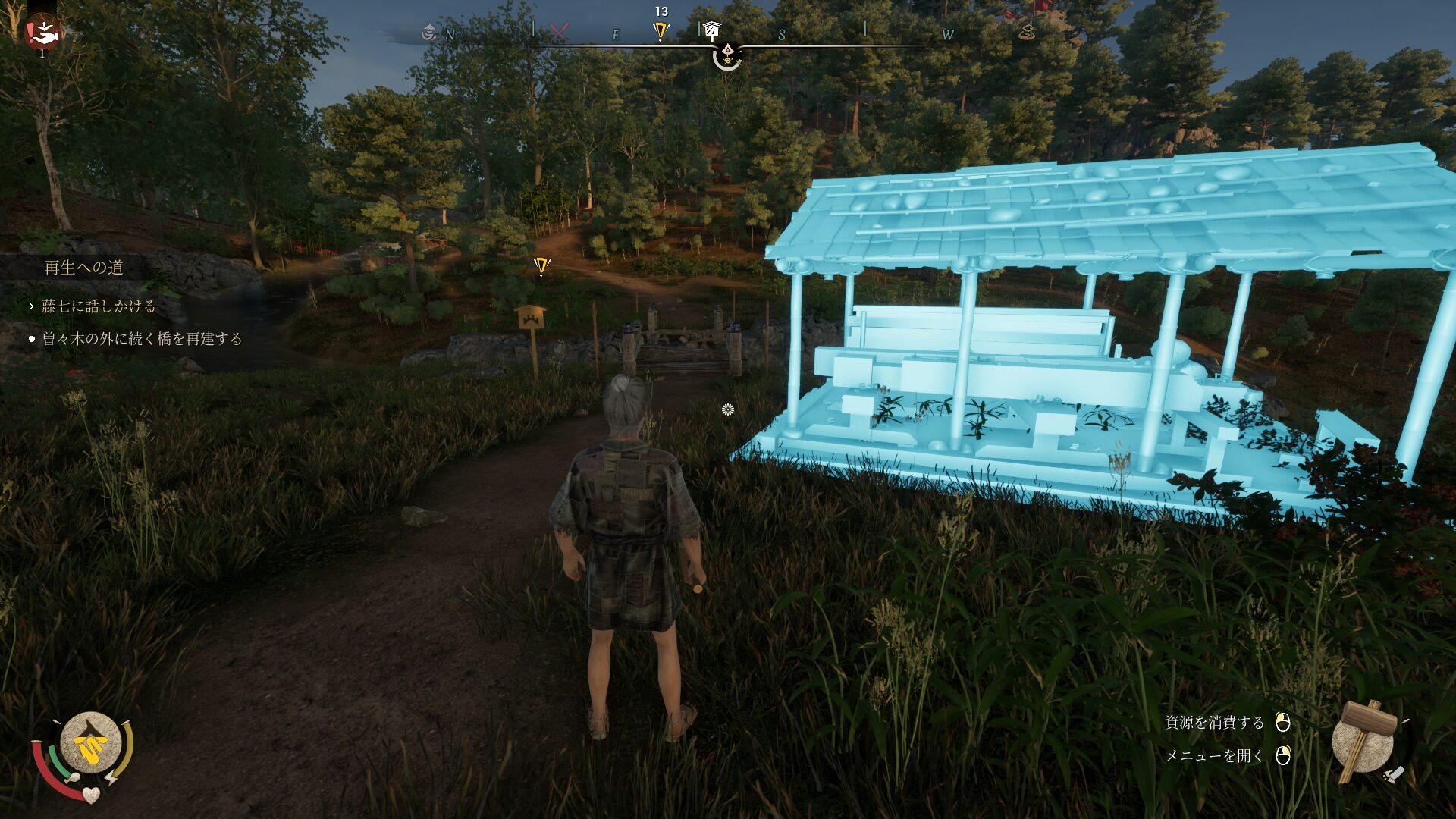Open the 再生への道 quest tracker title
The height and width of the screenshot is (819, 1456).
coord(83,268)
